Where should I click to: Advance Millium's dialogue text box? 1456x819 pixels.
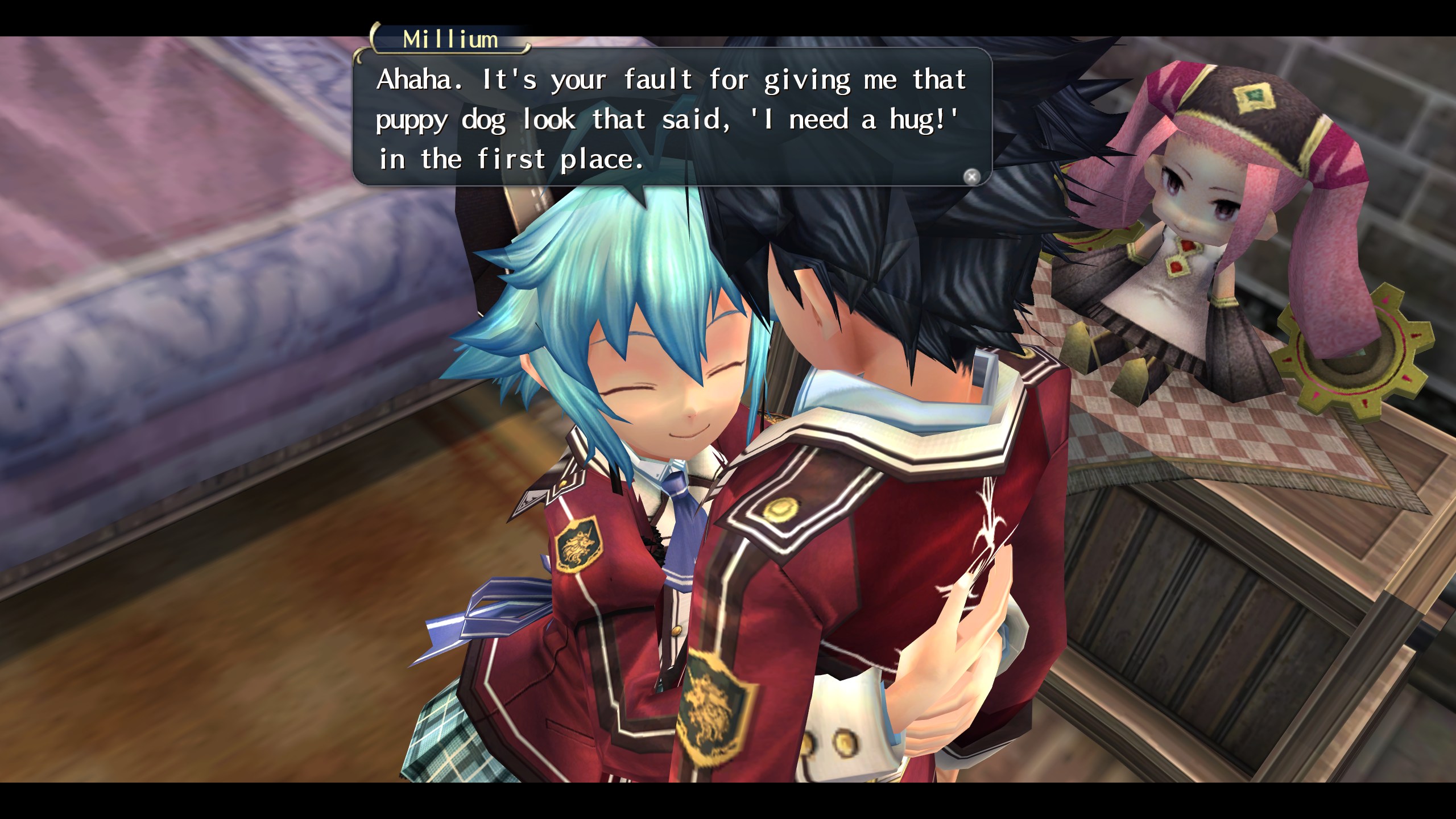(x=971, y=177)
